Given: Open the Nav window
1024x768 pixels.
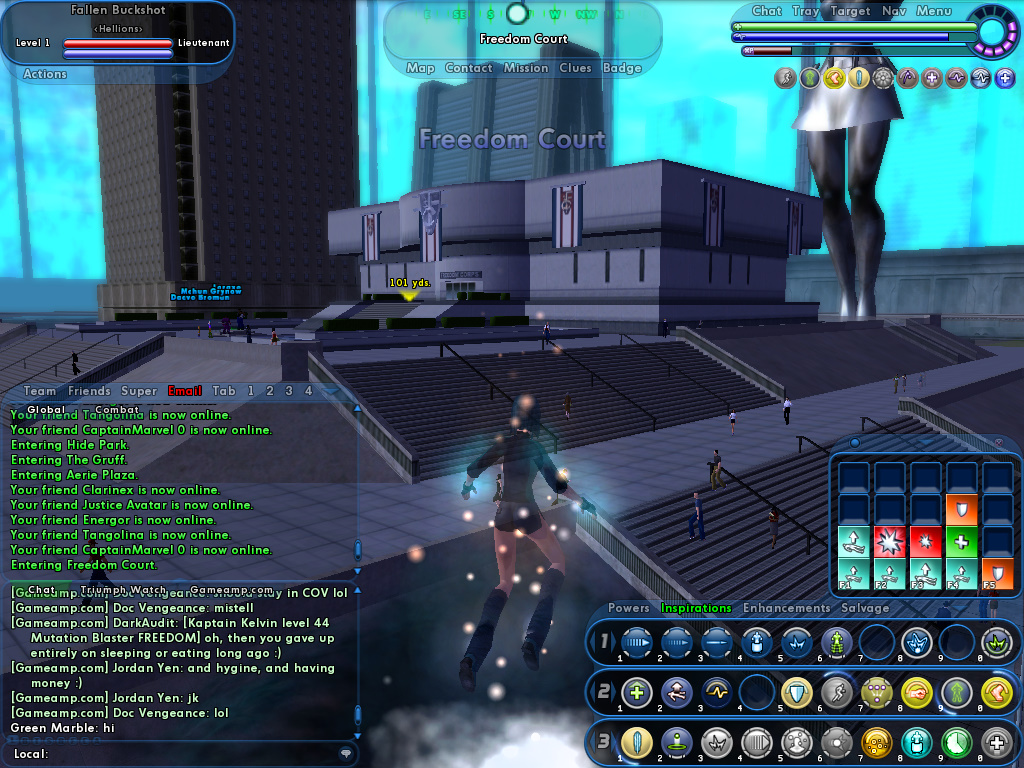Looking at the screenshot, I should 894,11.
